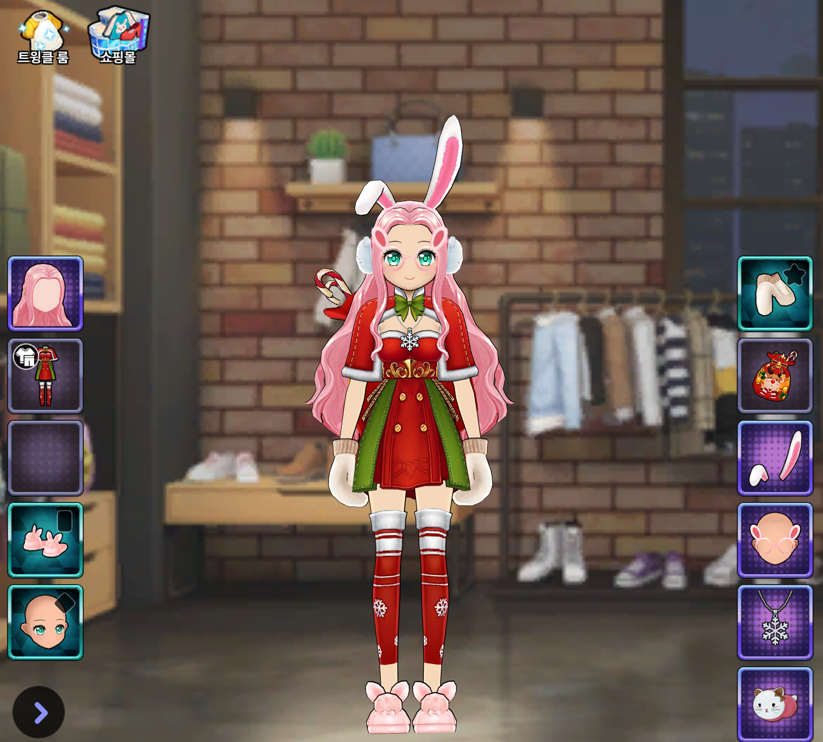
Task: Select the white mittens slot
Action: (775, 293)
